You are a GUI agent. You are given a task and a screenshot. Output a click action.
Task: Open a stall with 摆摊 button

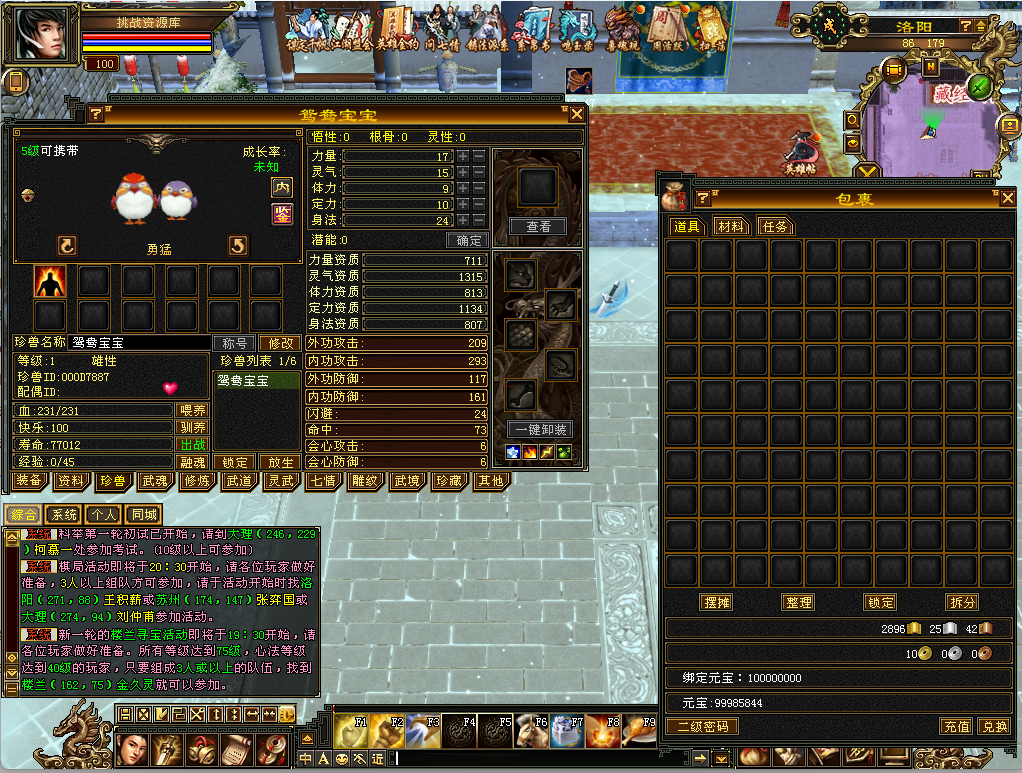tap(716, 602)
